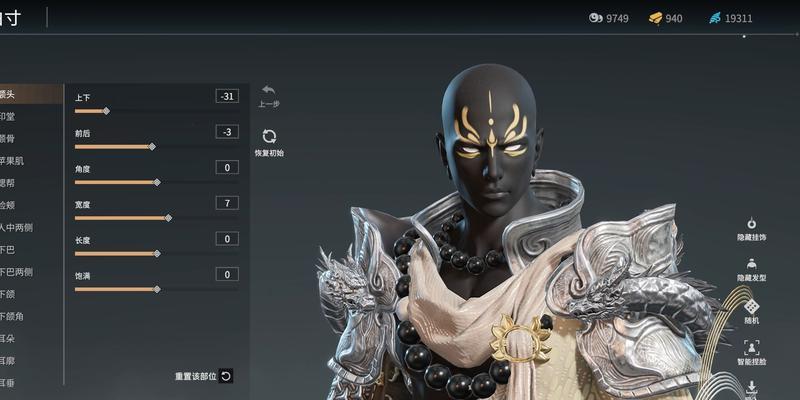Screen dimensions: 800x400
Task: Set the 宽度 width slider handle
Action: pos(168,218)
